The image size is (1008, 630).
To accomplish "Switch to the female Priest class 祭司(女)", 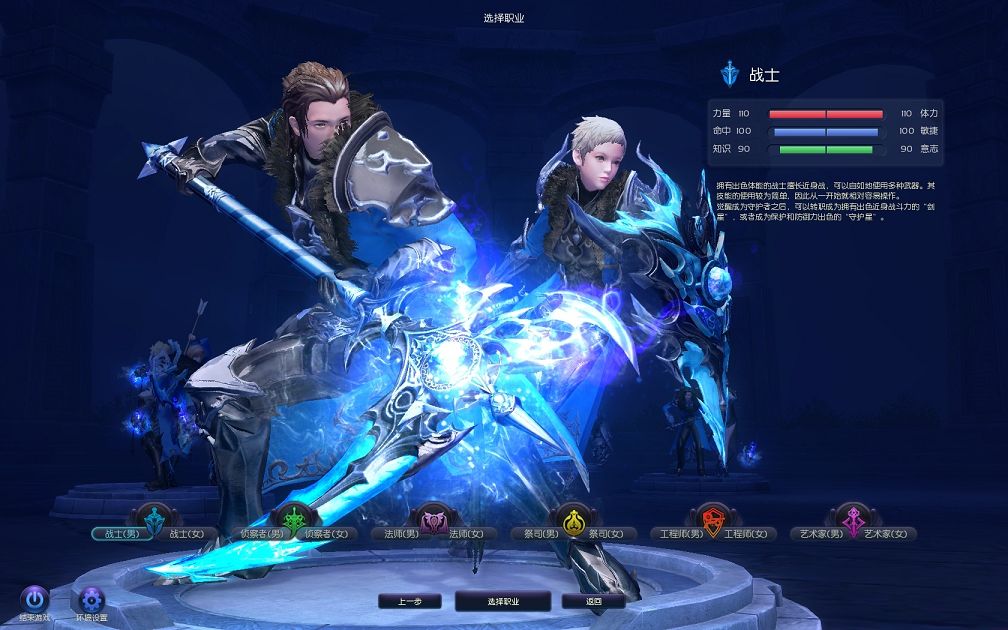I will [x=604, y=534].
